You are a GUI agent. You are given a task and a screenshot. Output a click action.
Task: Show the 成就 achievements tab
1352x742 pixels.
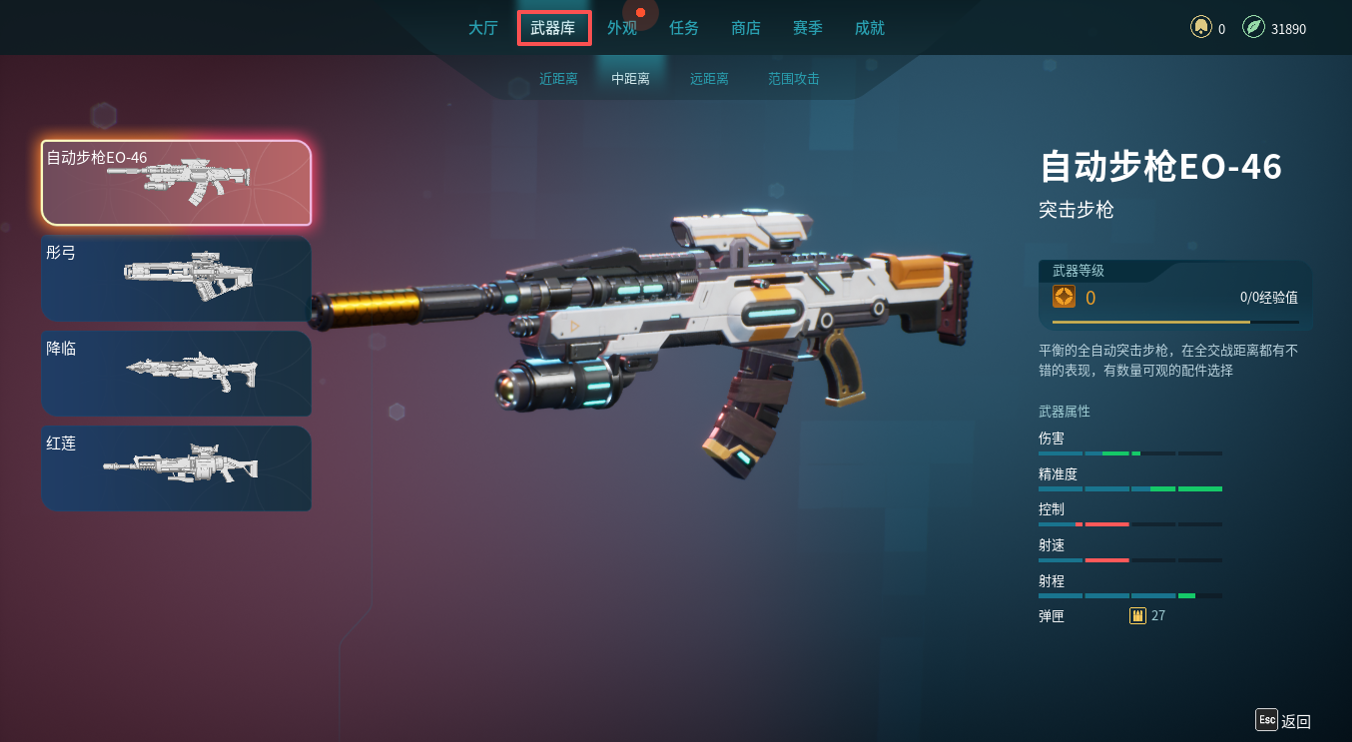click(x=869, y=28)
